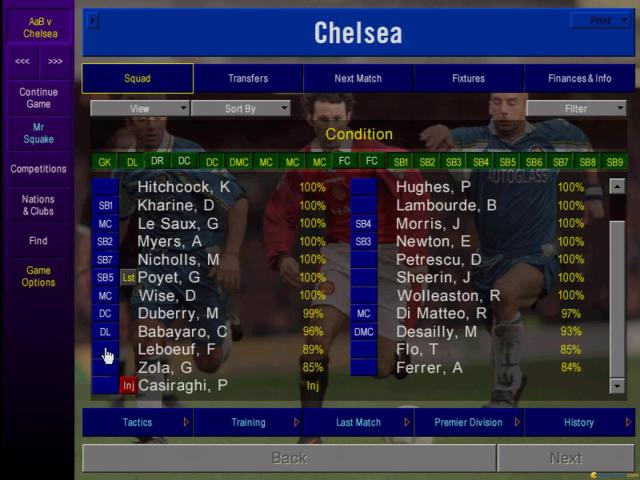Switch to the Transfers tab

(x=248, y=78)
